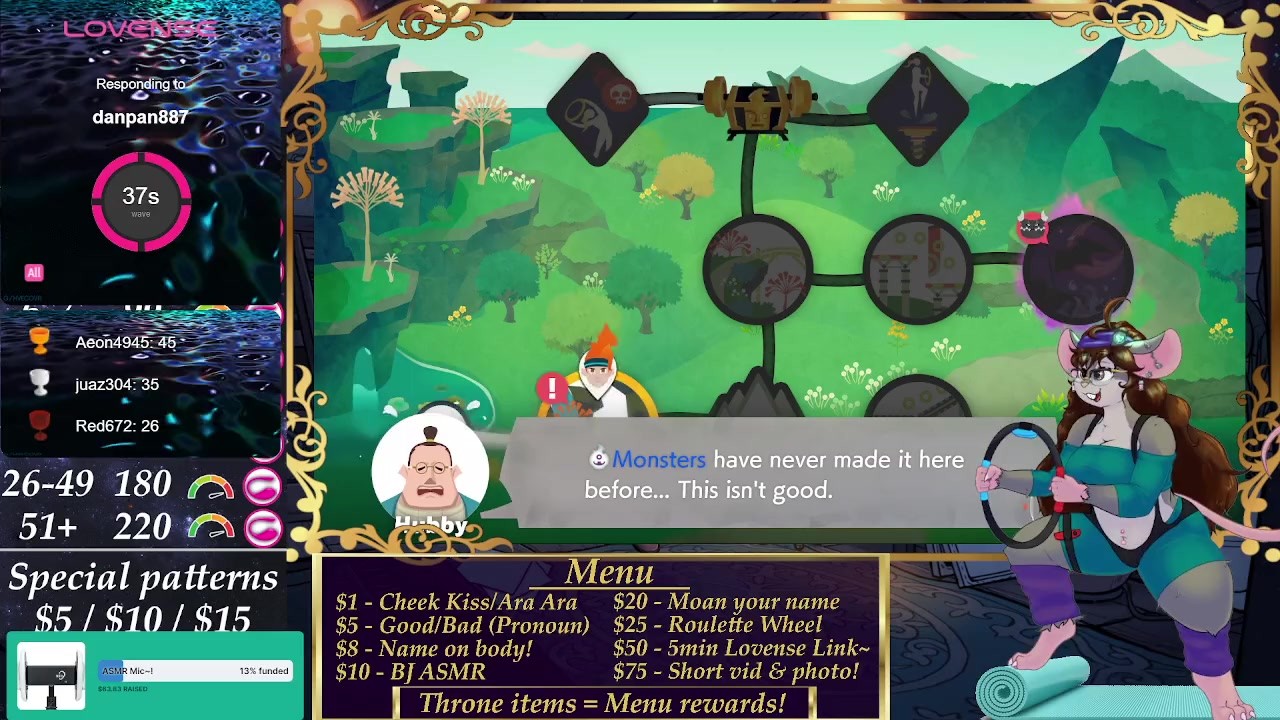Enter the dark purple monster level node

coord(1078,266)
